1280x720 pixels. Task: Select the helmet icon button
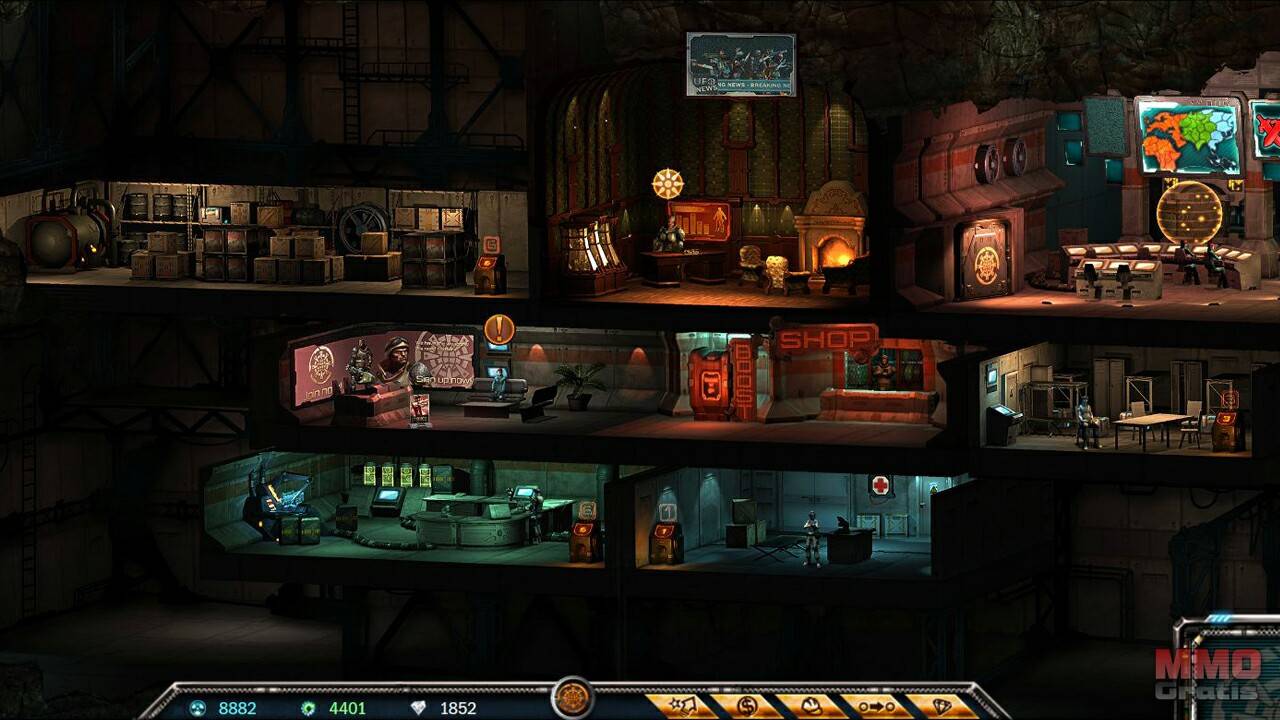[x=810, y=706]
